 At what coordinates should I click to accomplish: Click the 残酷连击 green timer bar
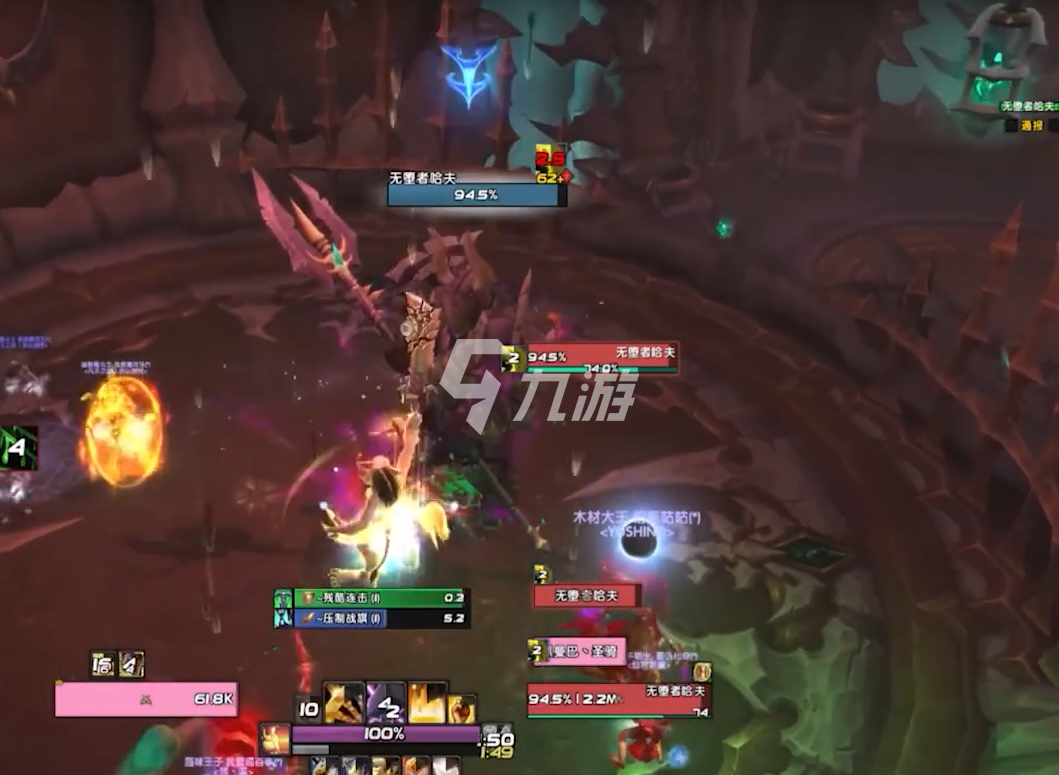coord(380,598)
